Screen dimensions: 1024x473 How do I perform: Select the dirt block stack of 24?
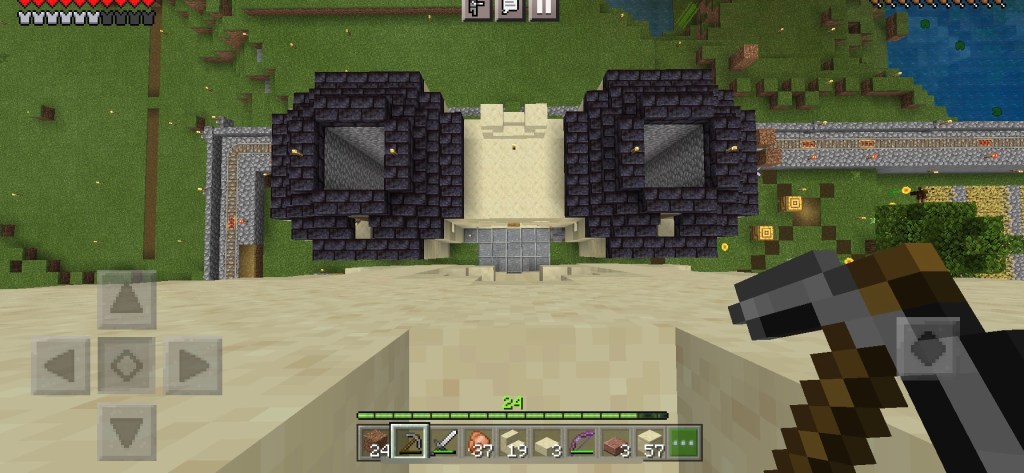click(x=378, y=441)
